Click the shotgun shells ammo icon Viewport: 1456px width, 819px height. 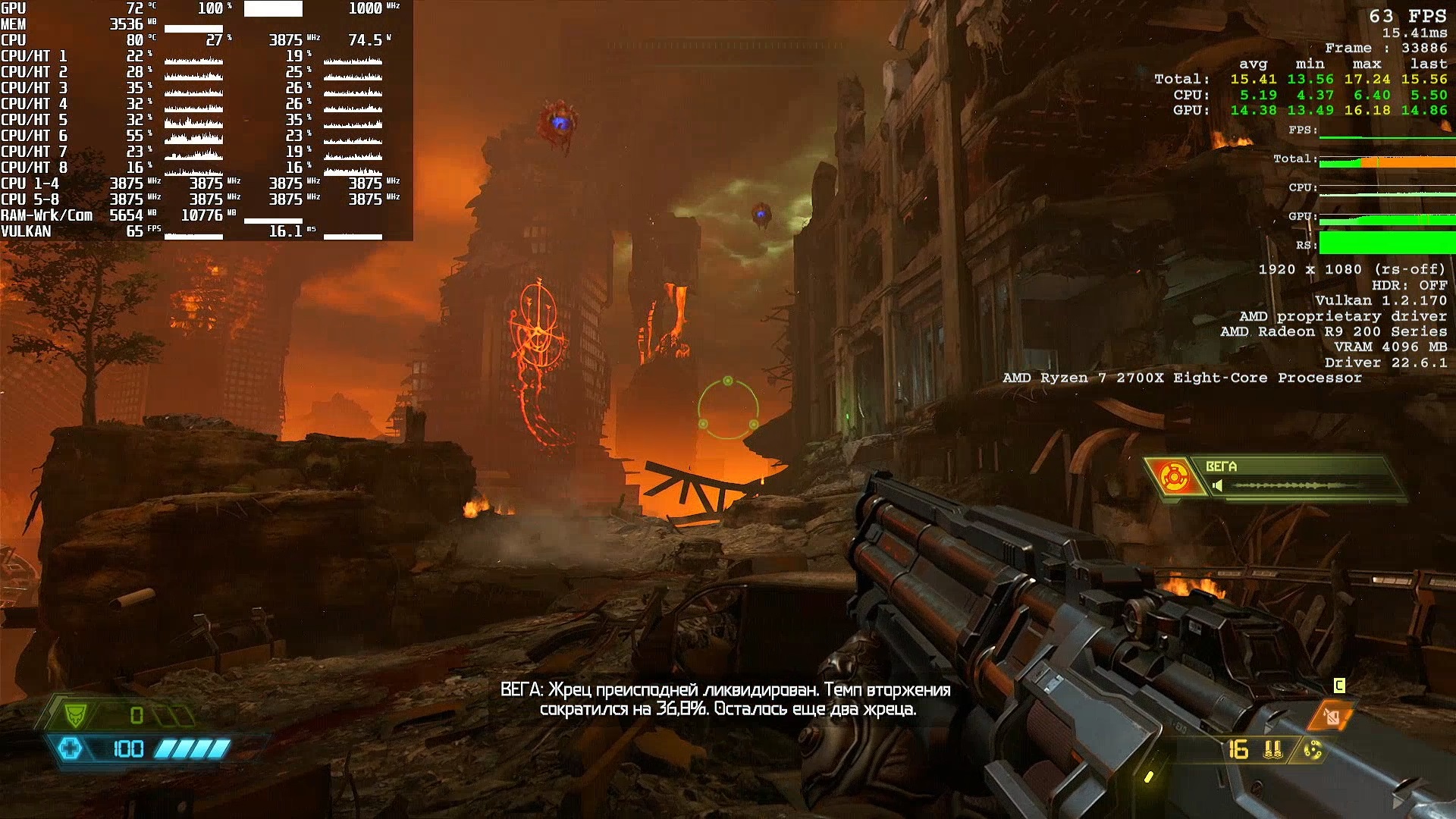click(1273, 749)
